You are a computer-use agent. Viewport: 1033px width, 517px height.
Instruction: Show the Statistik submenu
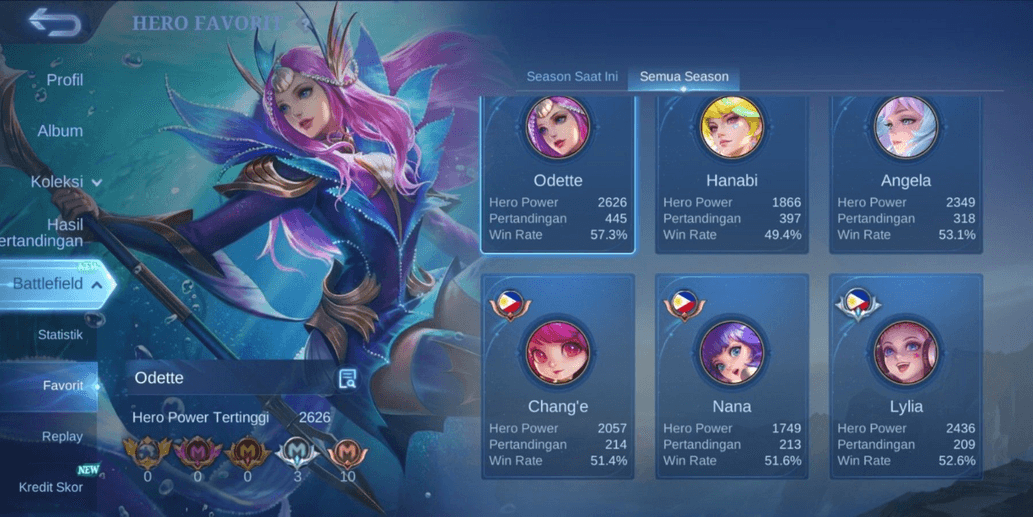(60, 335)
